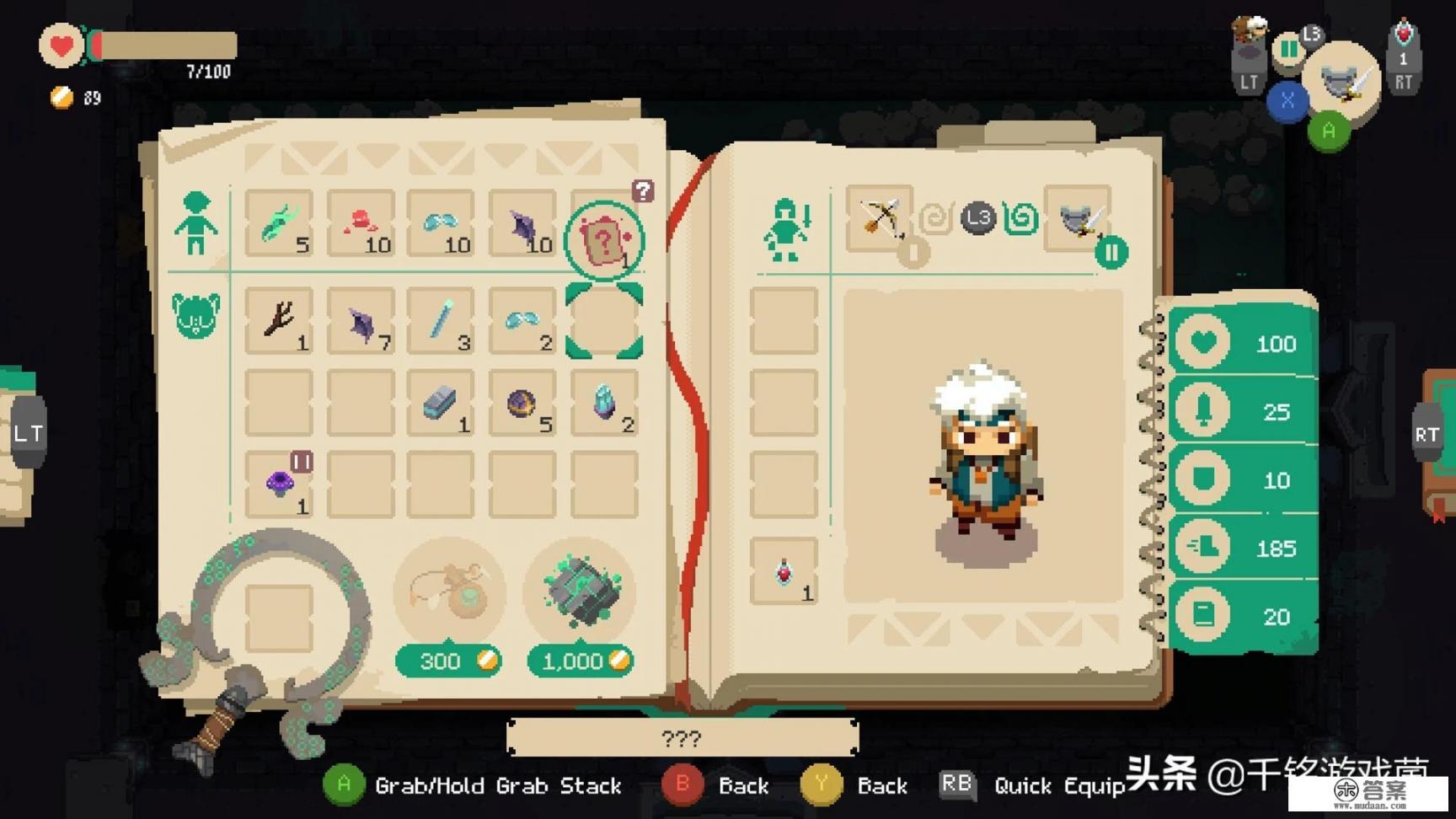This screenshot has width=1456, height=819.
Task: Grab the dark twig branch item
Action: tap(279, 320)
